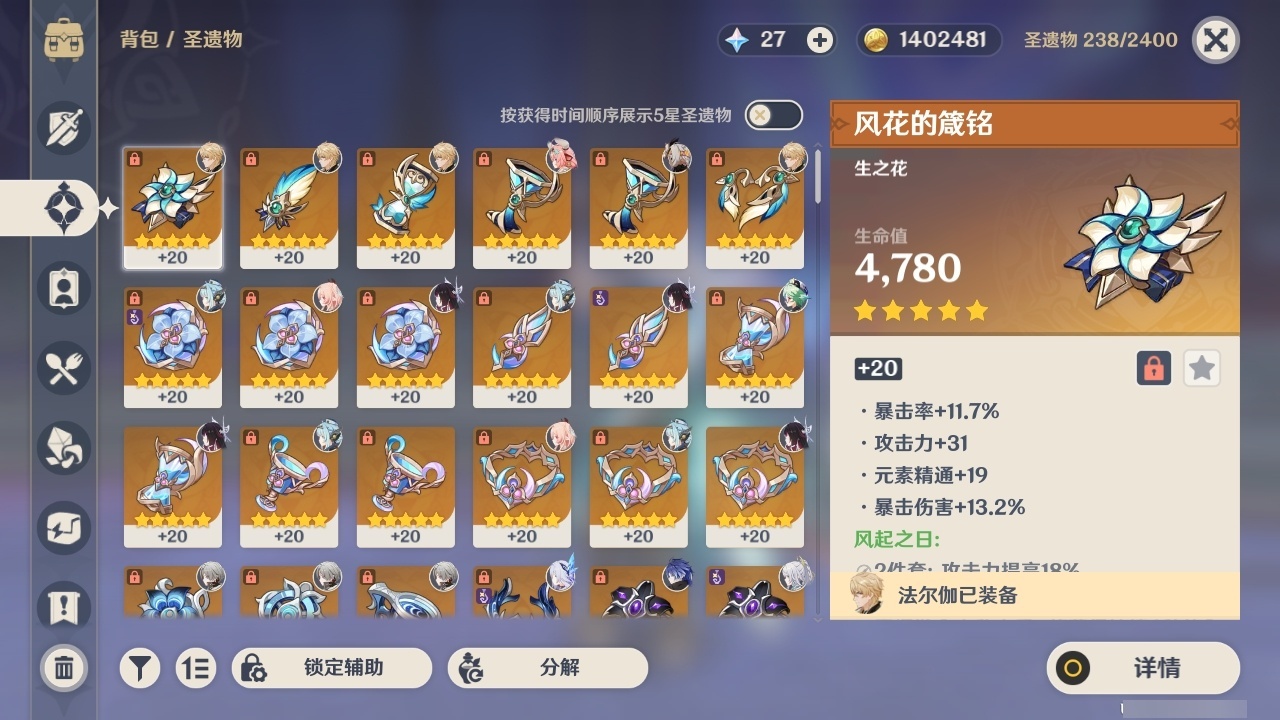Open the character outfits category
The image size is (1280, 720).
click(63, 288)
